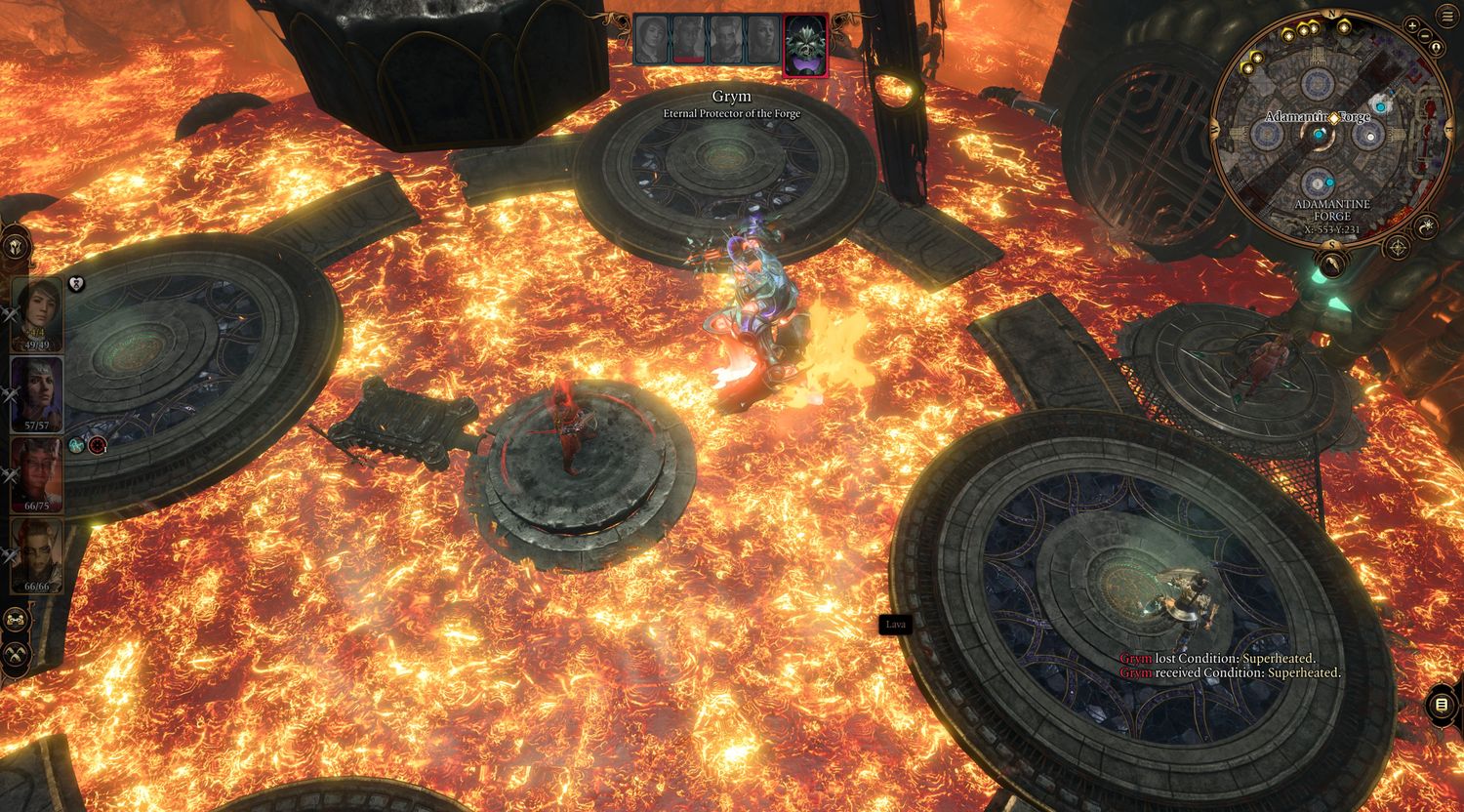Click the round button beneath the minimap's south marker

pos(1330,264)
